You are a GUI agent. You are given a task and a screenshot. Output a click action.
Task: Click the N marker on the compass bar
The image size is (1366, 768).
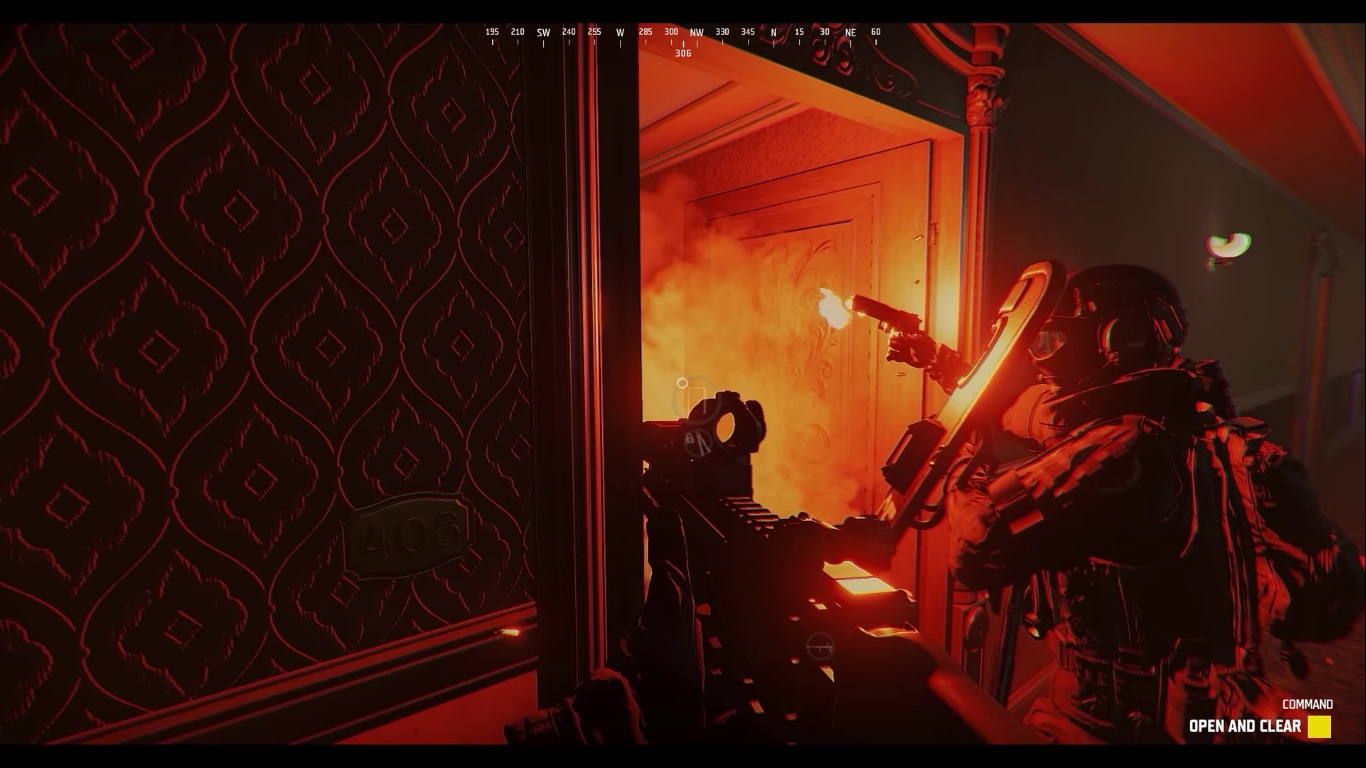pos(772,32)
